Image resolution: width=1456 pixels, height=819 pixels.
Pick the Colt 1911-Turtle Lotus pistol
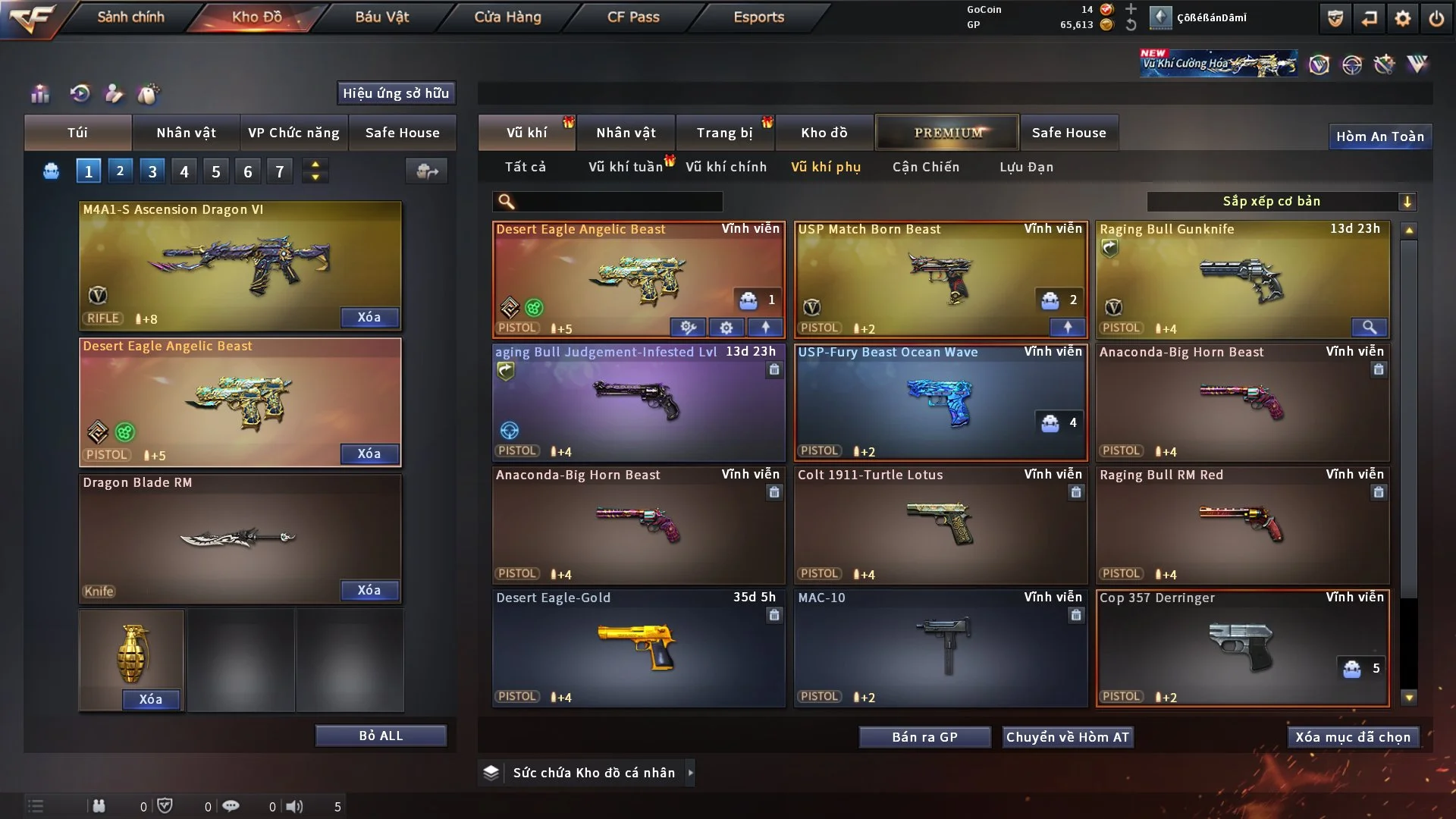pos(940,525)
